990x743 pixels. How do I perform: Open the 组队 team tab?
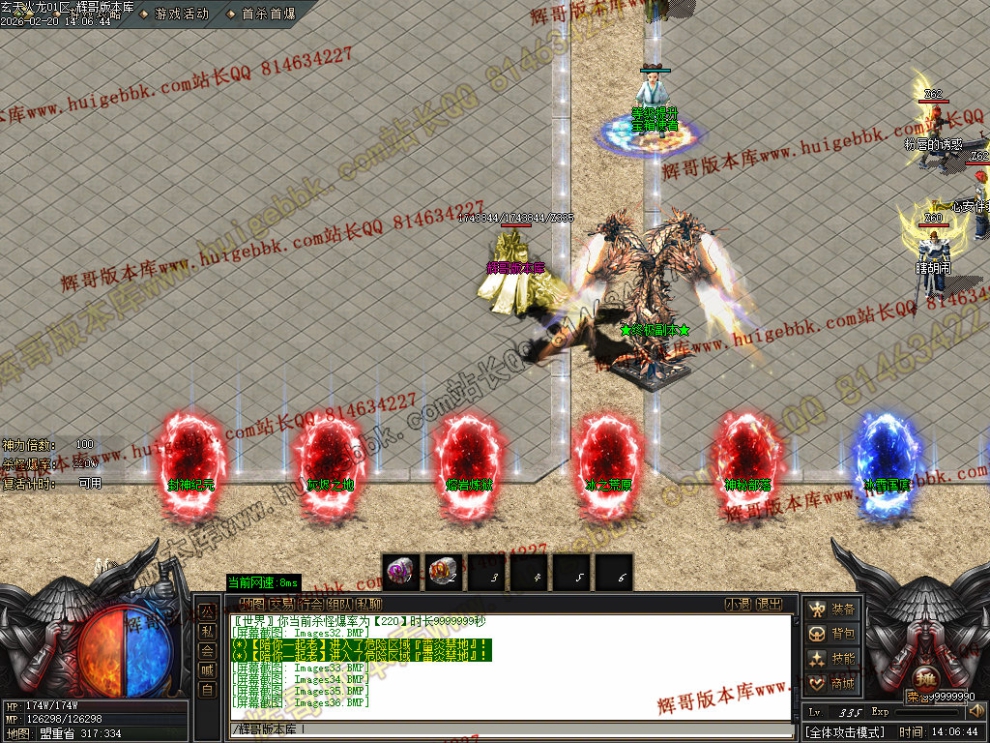(x=340, y=604)
